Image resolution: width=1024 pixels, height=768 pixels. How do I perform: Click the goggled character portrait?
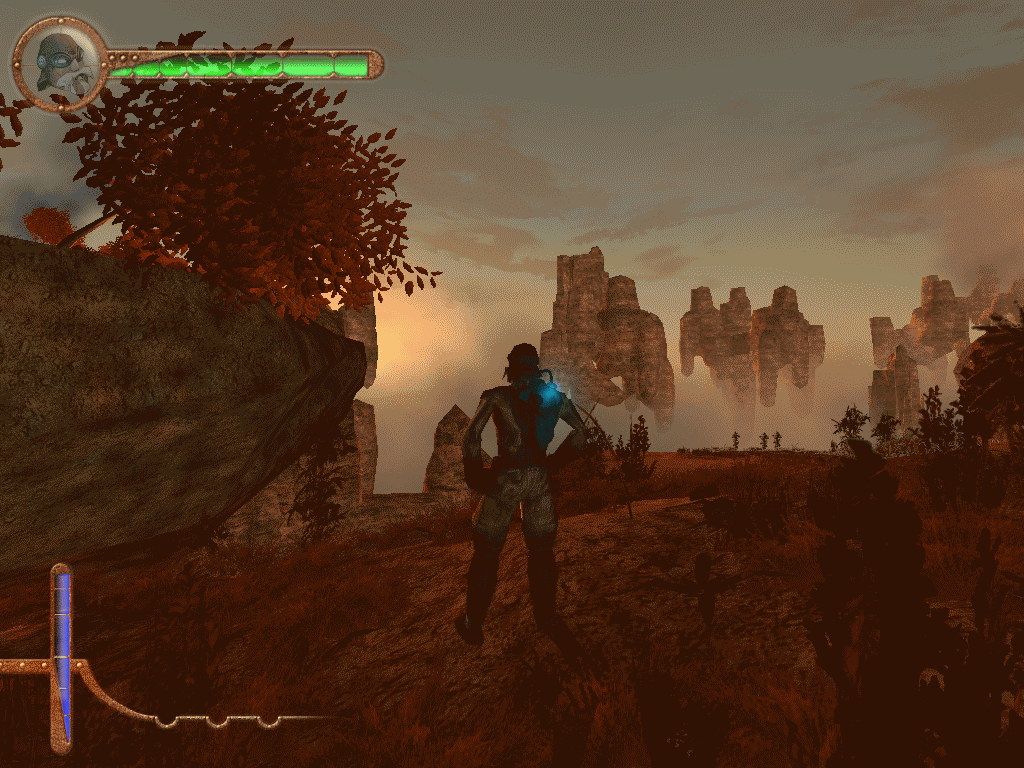click(x=60, y=62)
